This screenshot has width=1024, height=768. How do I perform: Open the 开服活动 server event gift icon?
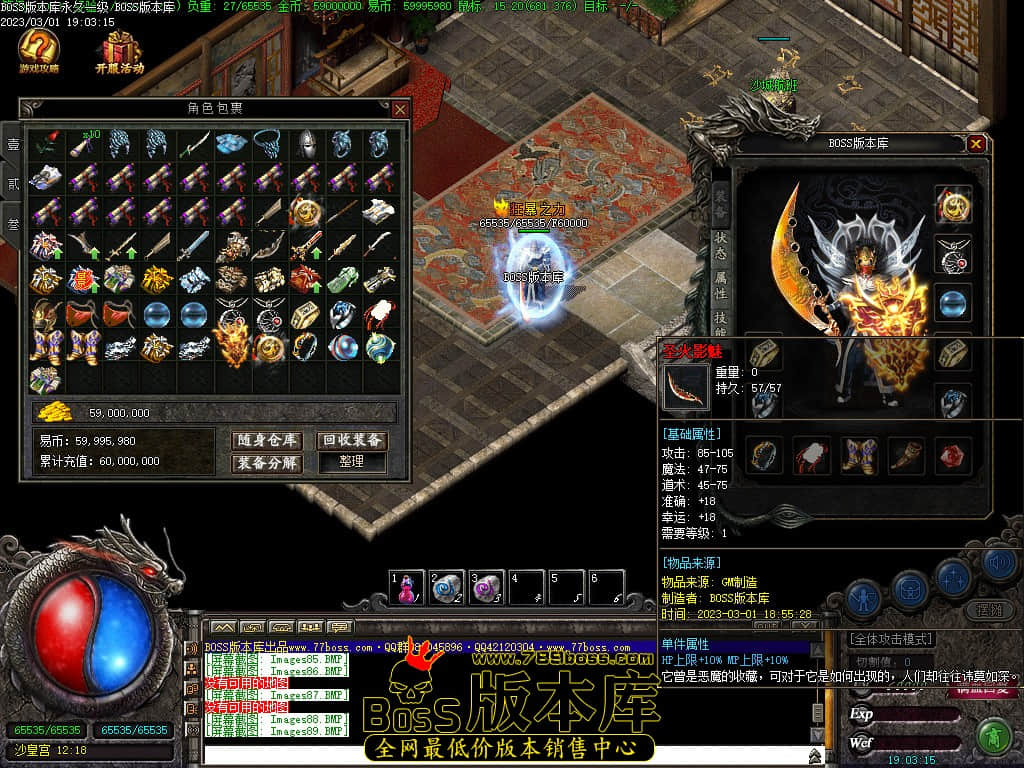tap(120, 50)
